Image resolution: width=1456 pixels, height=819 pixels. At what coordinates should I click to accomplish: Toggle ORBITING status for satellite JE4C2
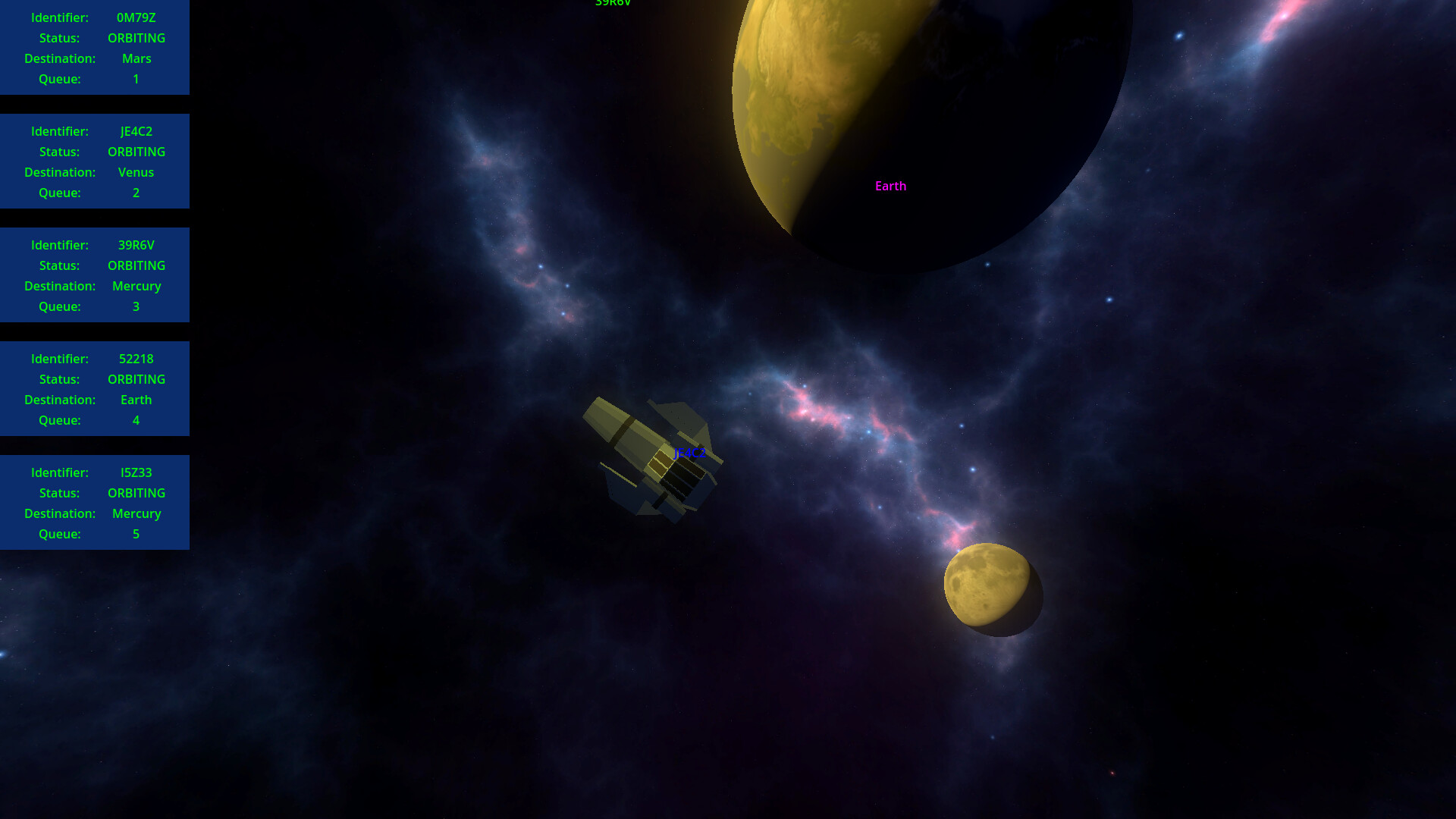136,152
